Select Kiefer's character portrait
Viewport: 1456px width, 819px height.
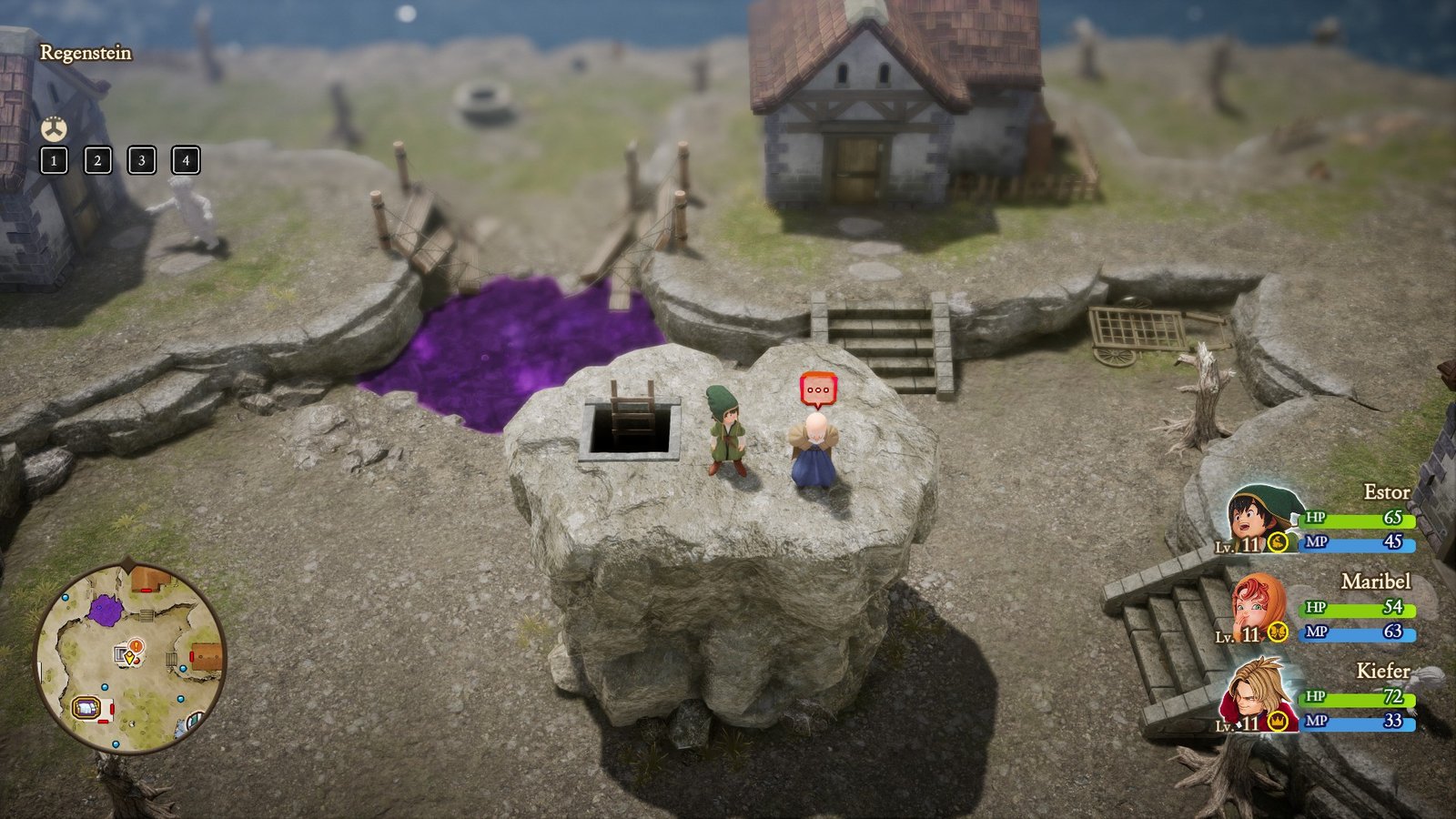[1258, 691]
